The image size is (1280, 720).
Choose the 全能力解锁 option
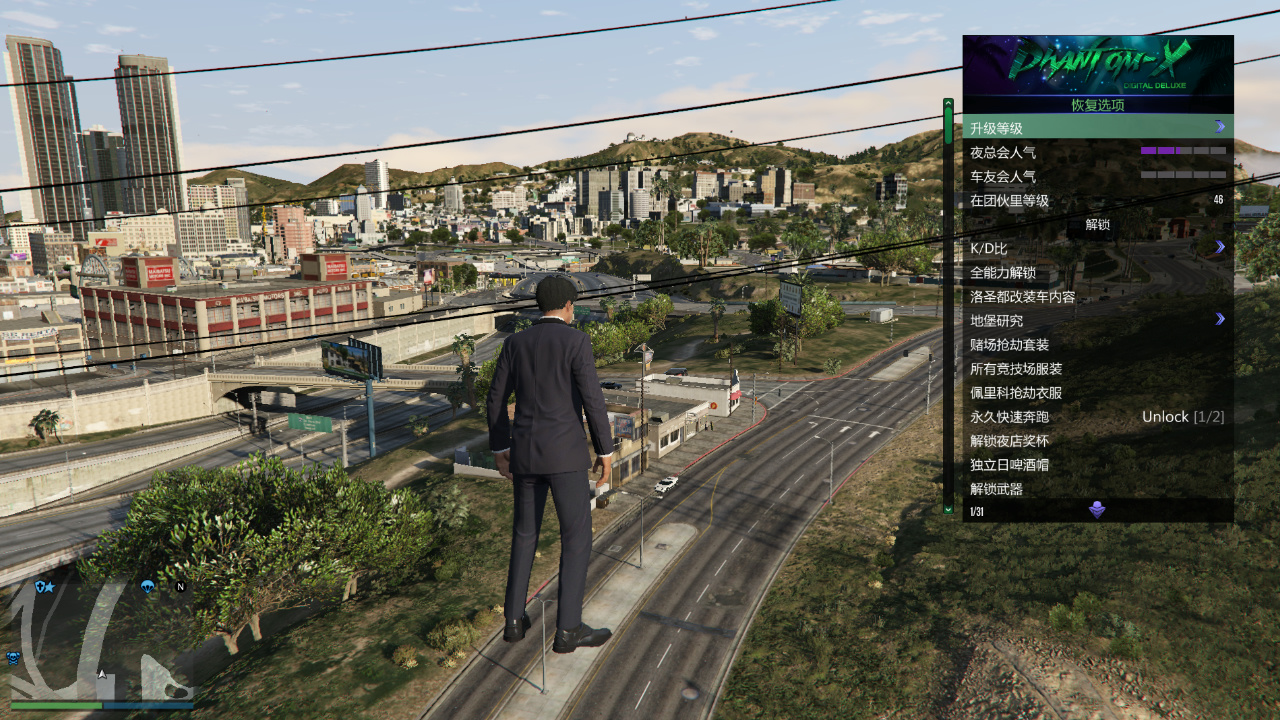click(1097, 272)
